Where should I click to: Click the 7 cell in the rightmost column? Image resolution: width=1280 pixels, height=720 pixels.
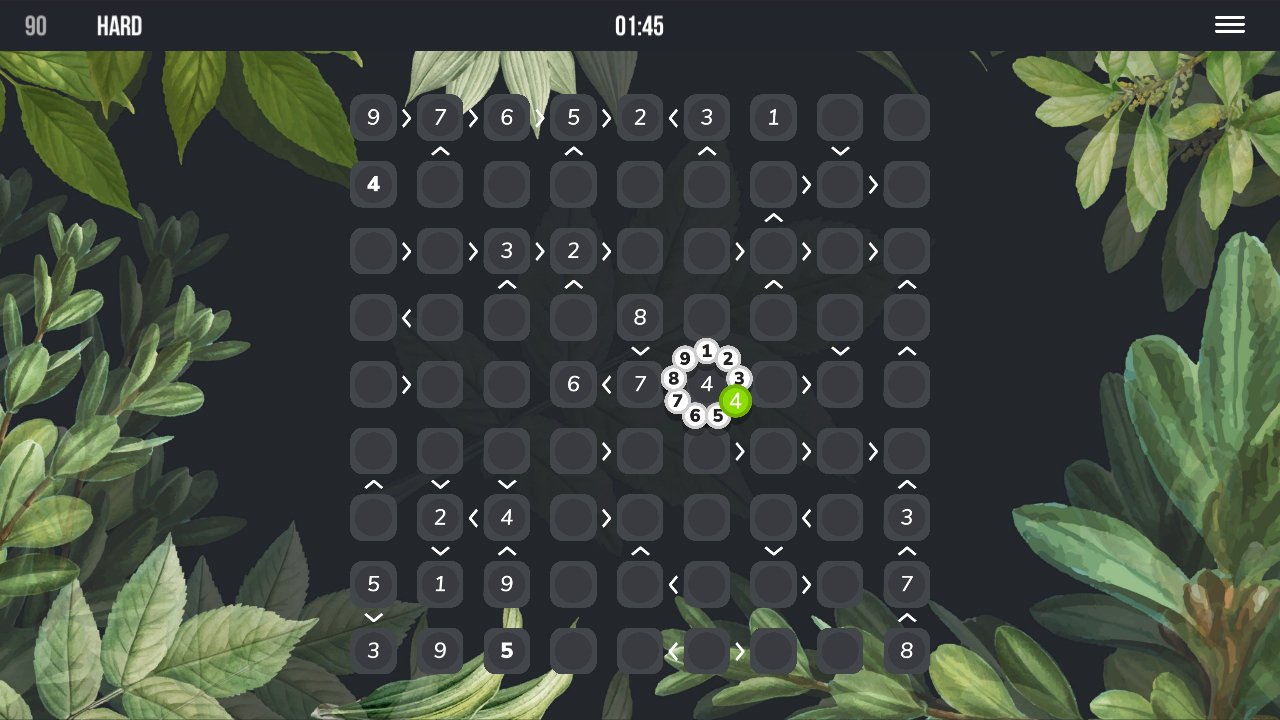906,584
